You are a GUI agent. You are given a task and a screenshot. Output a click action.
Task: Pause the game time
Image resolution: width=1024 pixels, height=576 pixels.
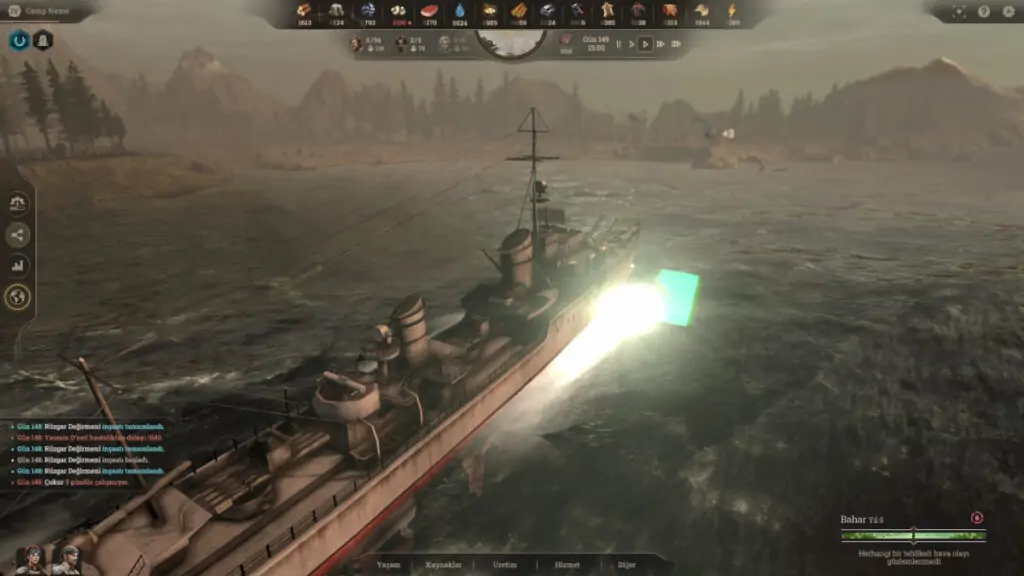[618, 44]
